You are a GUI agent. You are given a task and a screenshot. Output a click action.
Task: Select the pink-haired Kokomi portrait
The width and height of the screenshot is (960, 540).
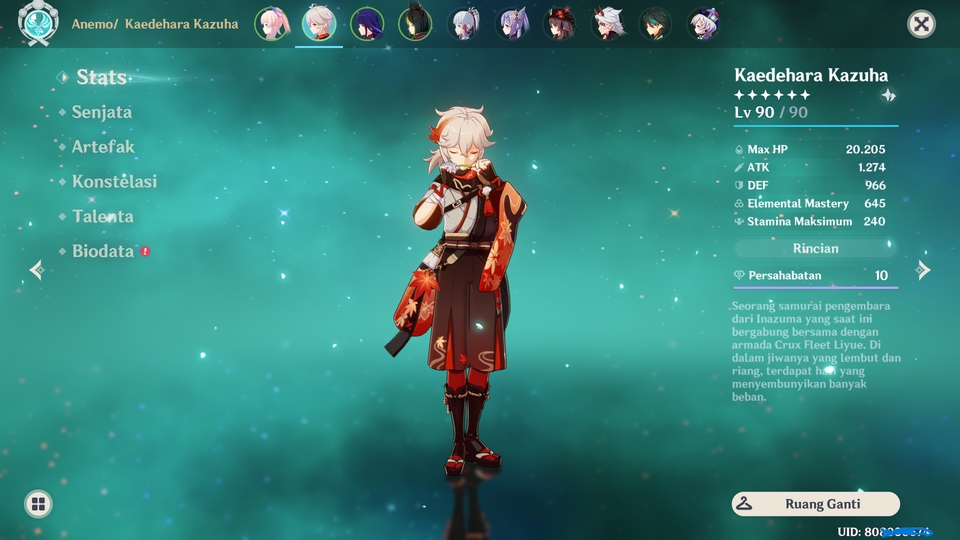pyautogui.click(x=271, y=23)
